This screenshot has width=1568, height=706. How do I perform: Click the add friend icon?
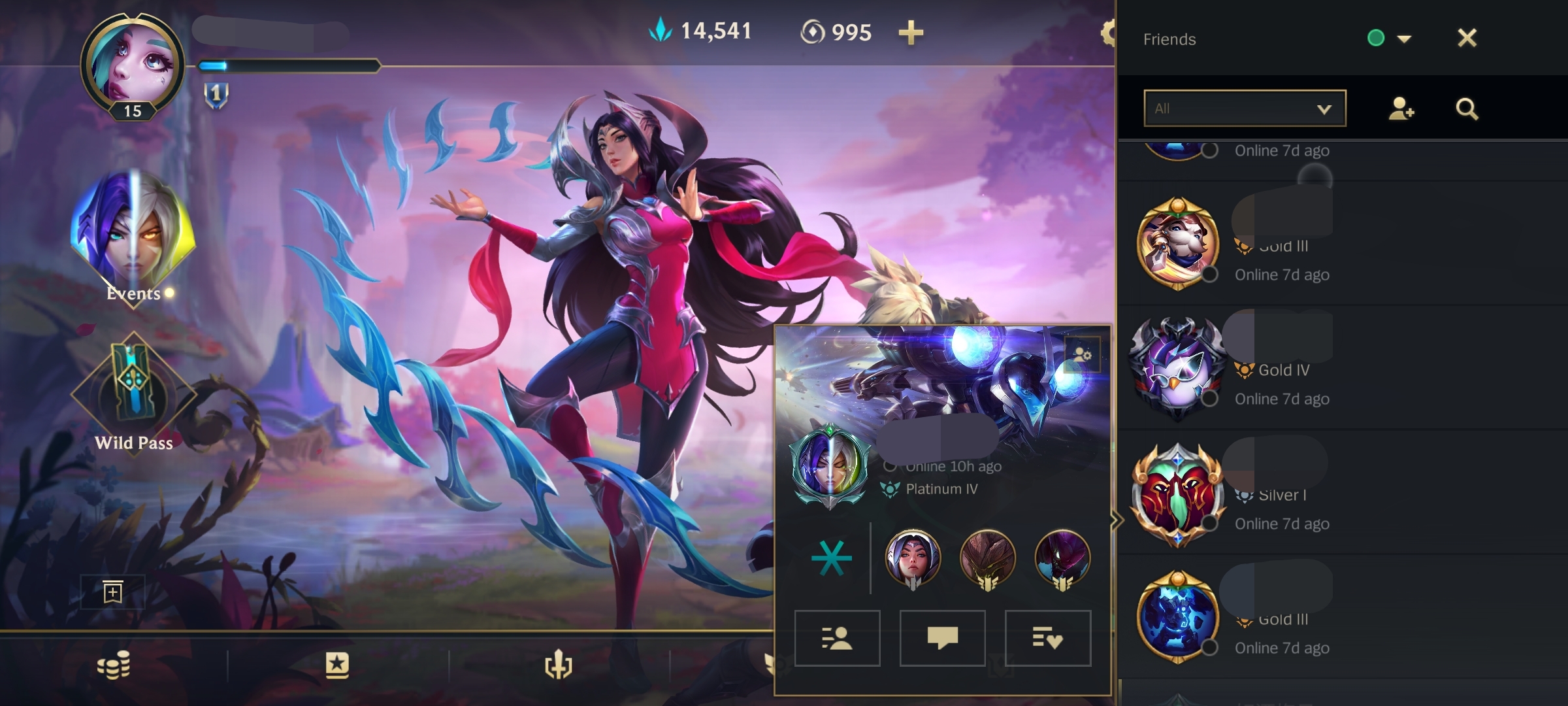point(1401,109)
